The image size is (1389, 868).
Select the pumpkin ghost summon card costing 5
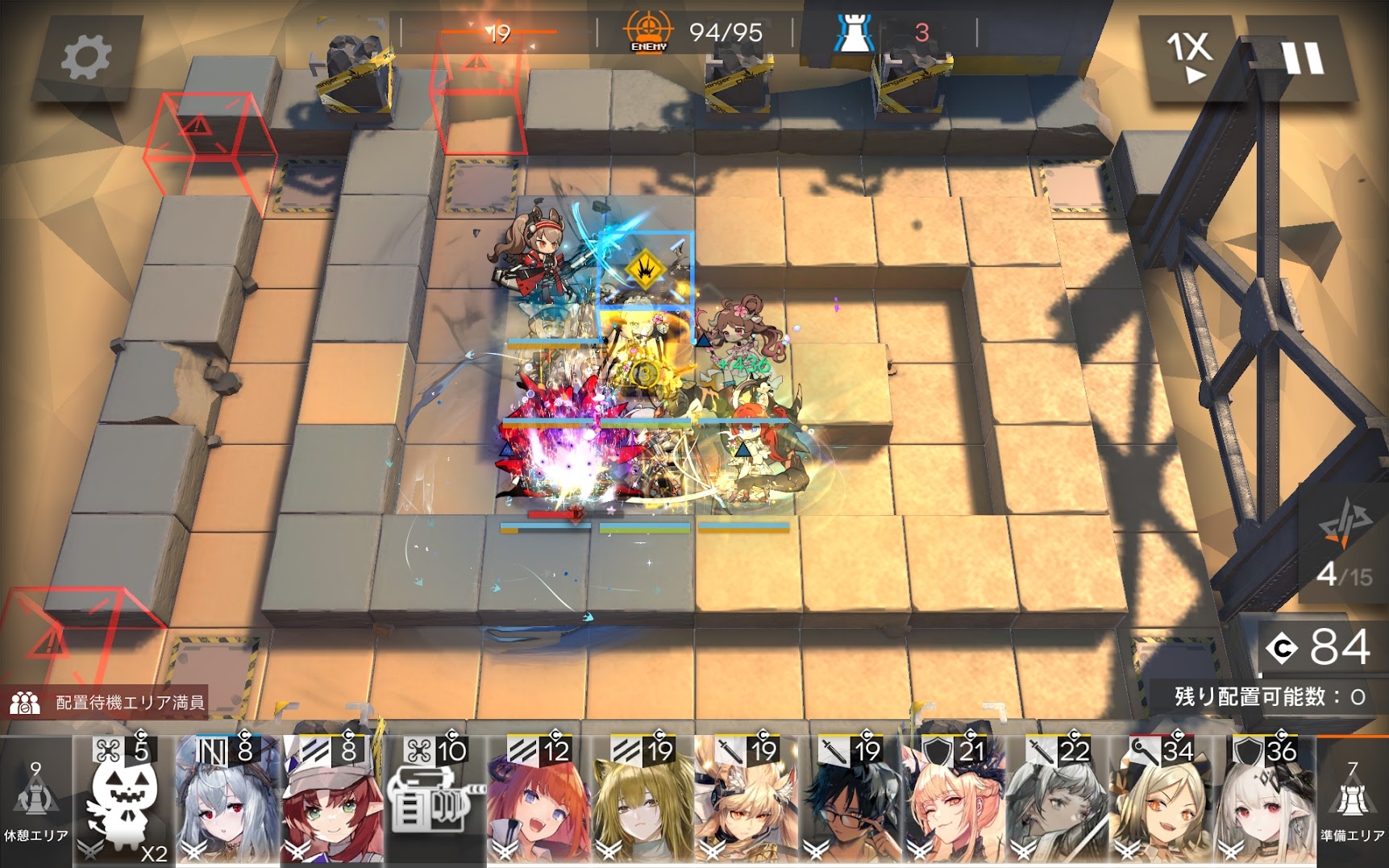124,802
